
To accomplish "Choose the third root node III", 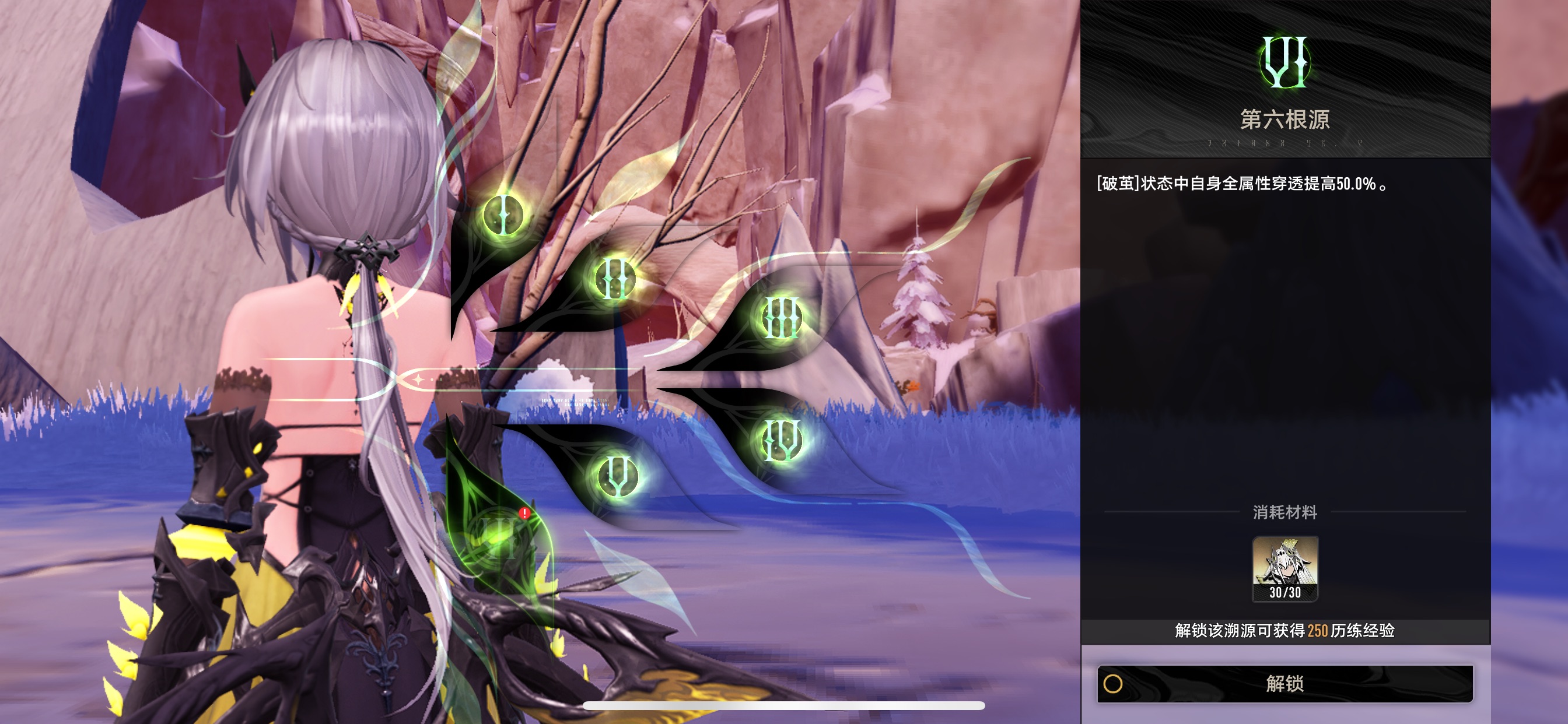I will click(781, 317).
